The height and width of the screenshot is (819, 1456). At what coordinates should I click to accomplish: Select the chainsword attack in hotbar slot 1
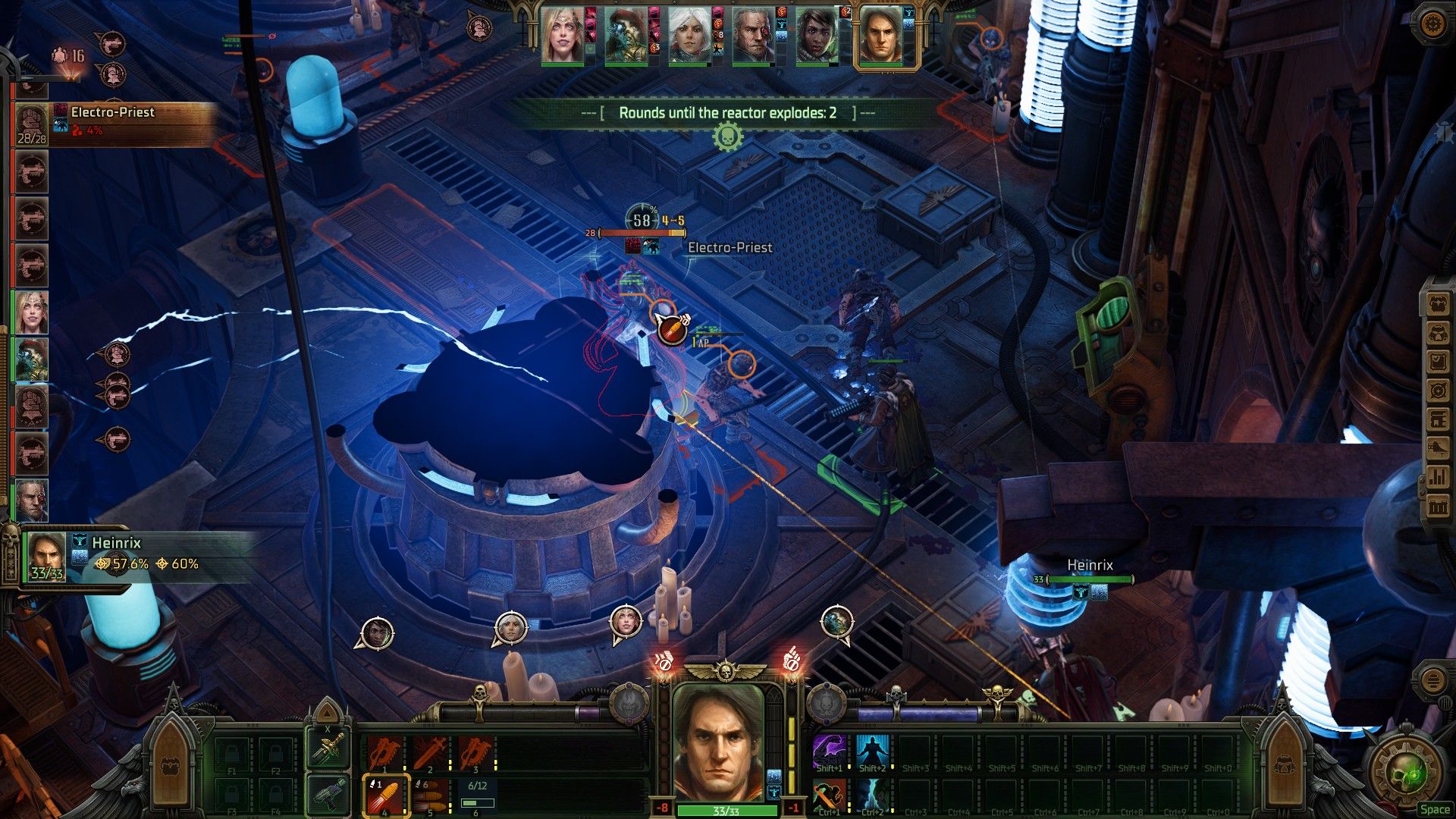click(384, 754)
